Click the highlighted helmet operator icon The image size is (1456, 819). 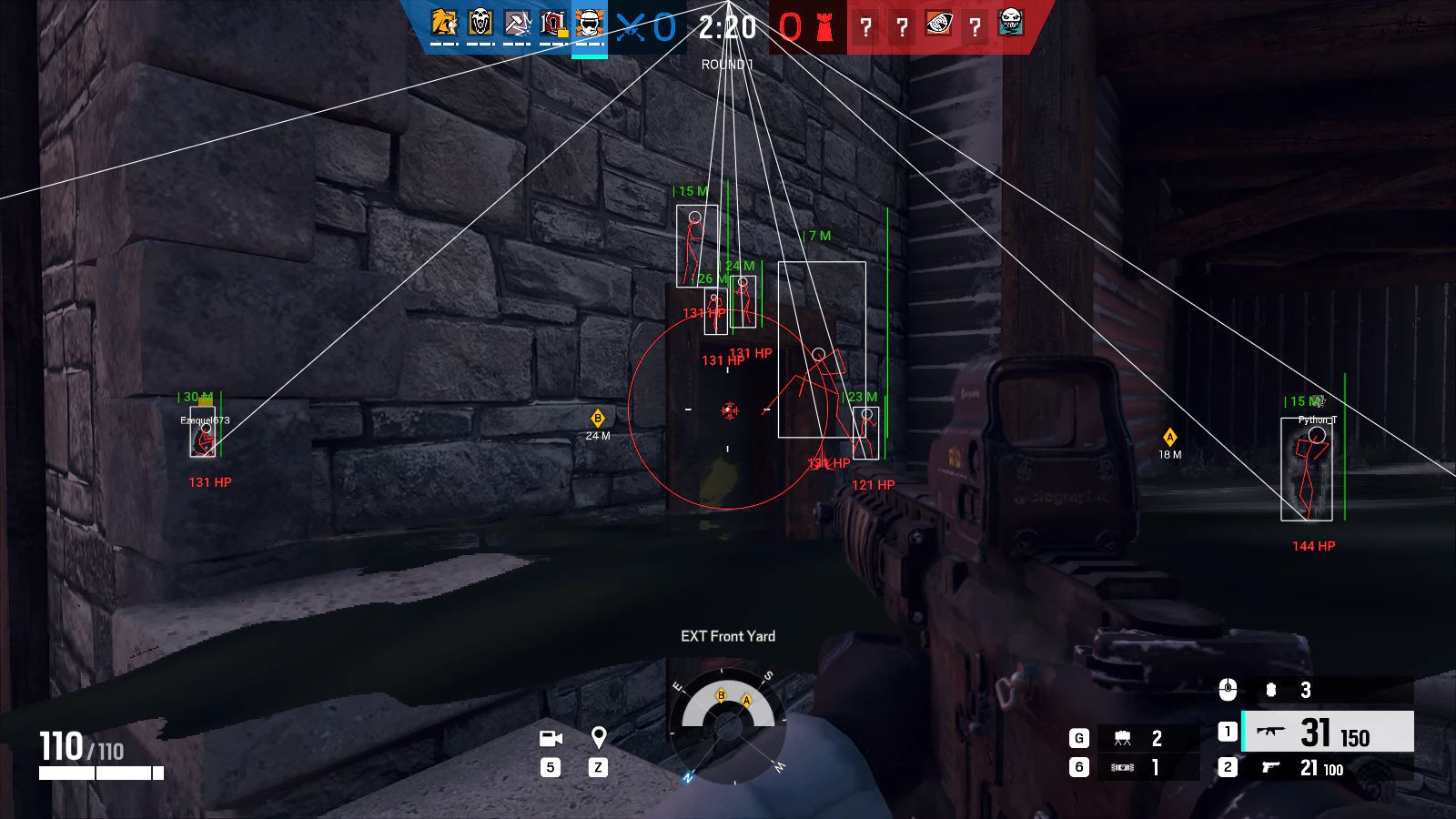(590, 23)
